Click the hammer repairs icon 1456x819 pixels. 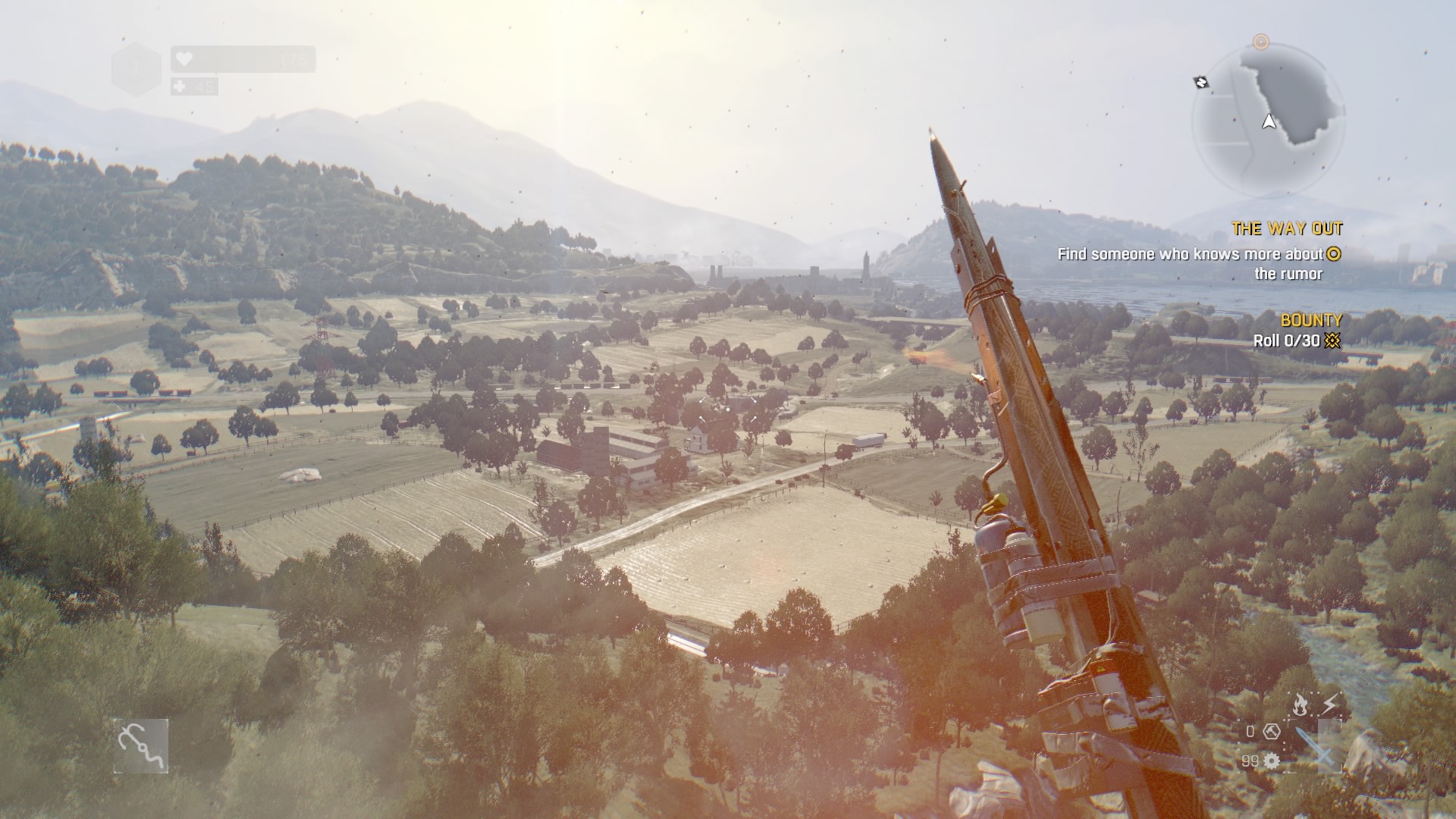(1272, 731)
